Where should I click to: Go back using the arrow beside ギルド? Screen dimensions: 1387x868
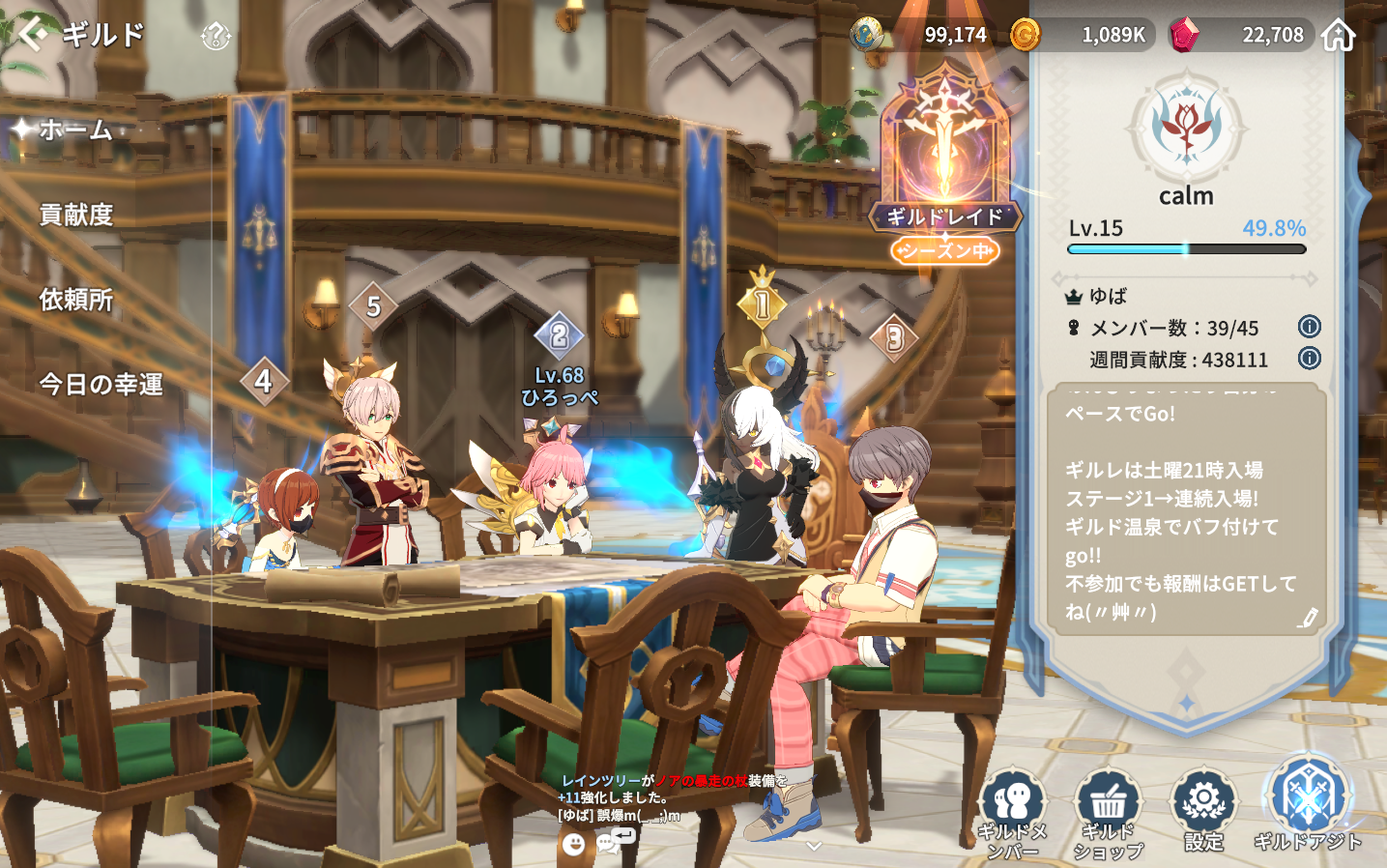tap(32, 34)
